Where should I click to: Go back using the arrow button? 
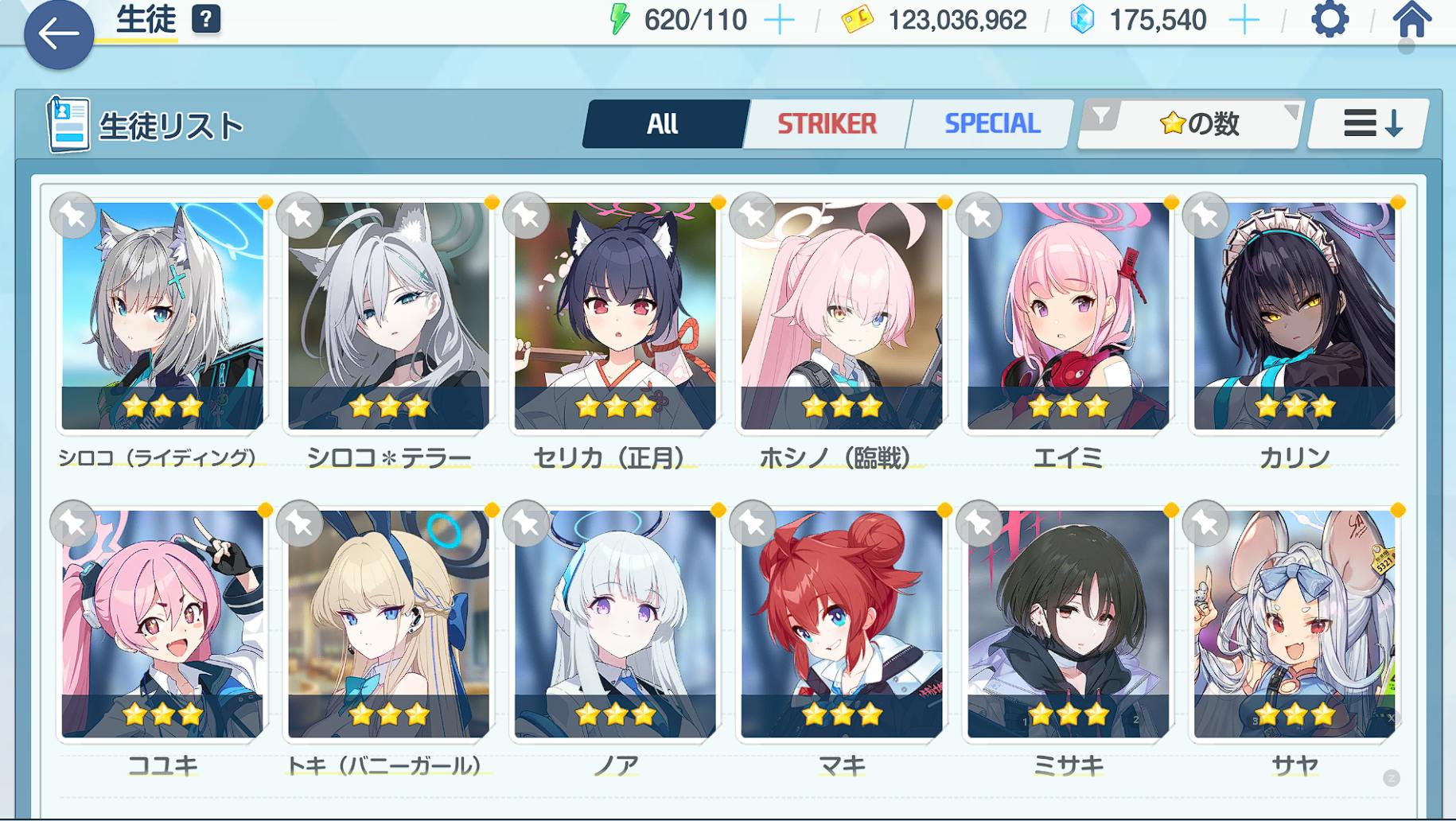(x=58, y=34)
